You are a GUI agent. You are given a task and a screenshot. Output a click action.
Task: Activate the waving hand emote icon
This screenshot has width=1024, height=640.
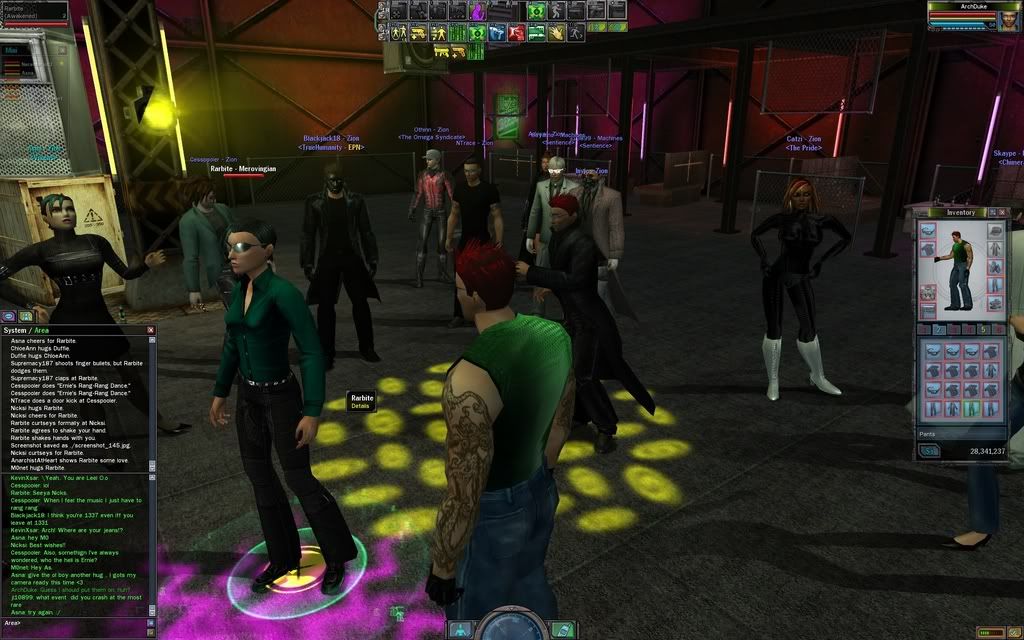point(556,32)
